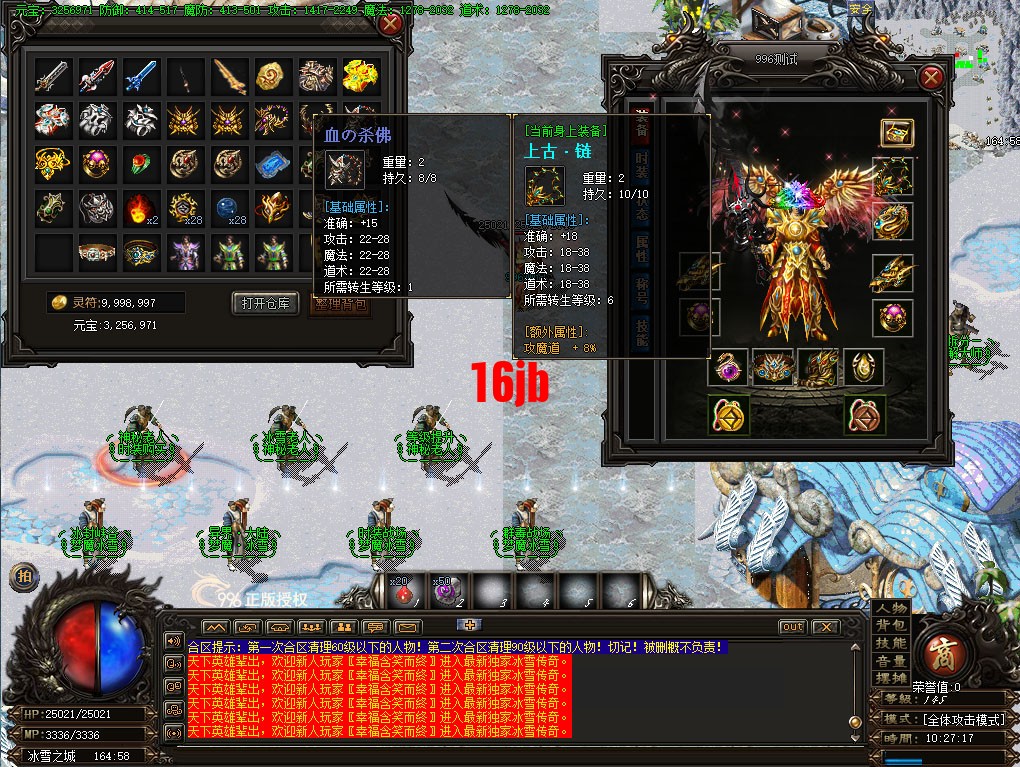Screen dimensions: 1020x767
Task: Use the purple potion in hotbar slot 2
Action: [x=446, y=592]
